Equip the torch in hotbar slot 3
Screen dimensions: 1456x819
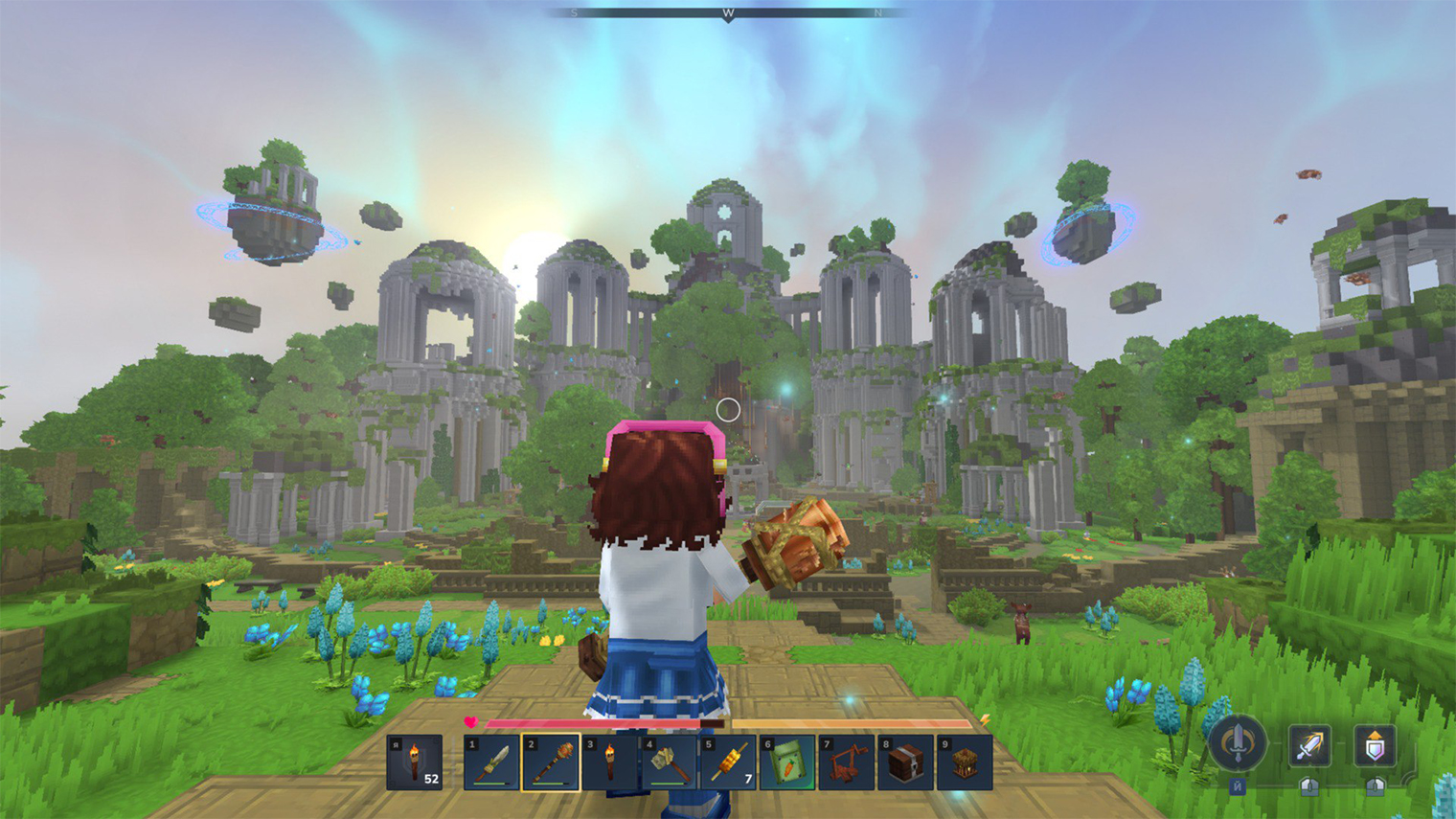pyautogui.click(x=611, y=762)
